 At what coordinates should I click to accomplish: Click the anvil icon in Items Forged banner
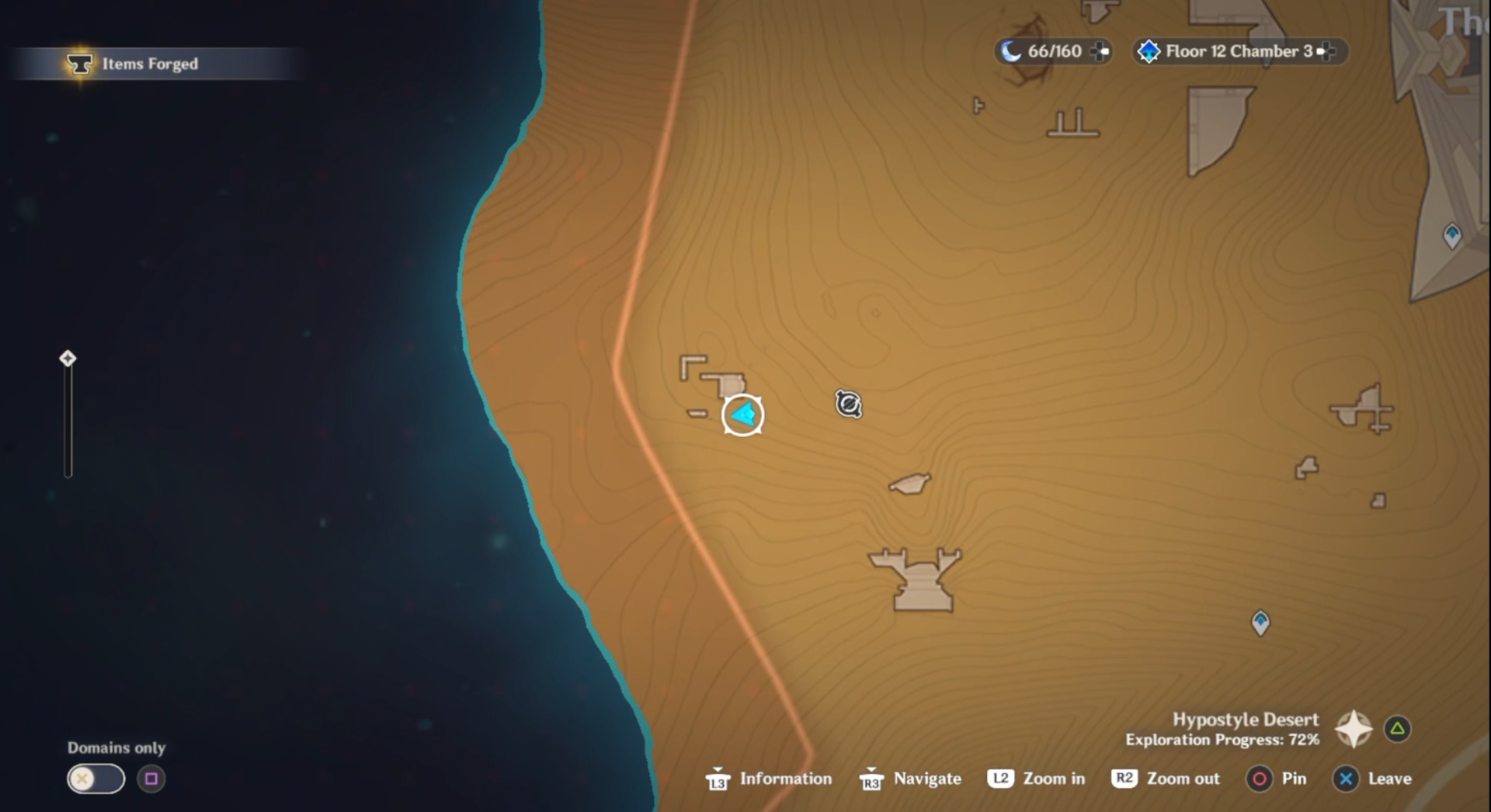(x=81, y=64)
